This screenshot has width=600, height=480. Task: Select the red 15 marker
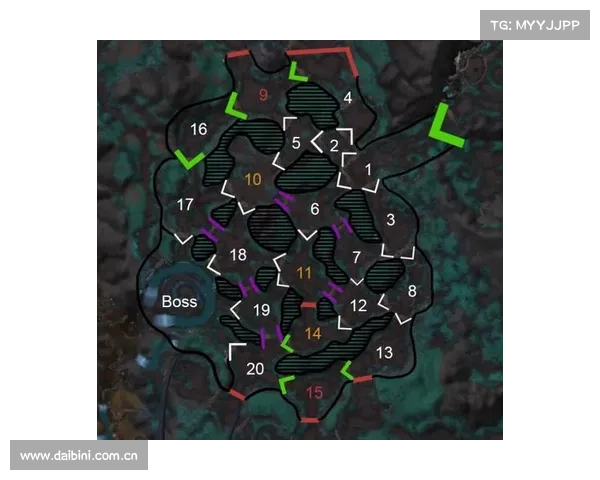pyautogui.click(x=314, y=394)
